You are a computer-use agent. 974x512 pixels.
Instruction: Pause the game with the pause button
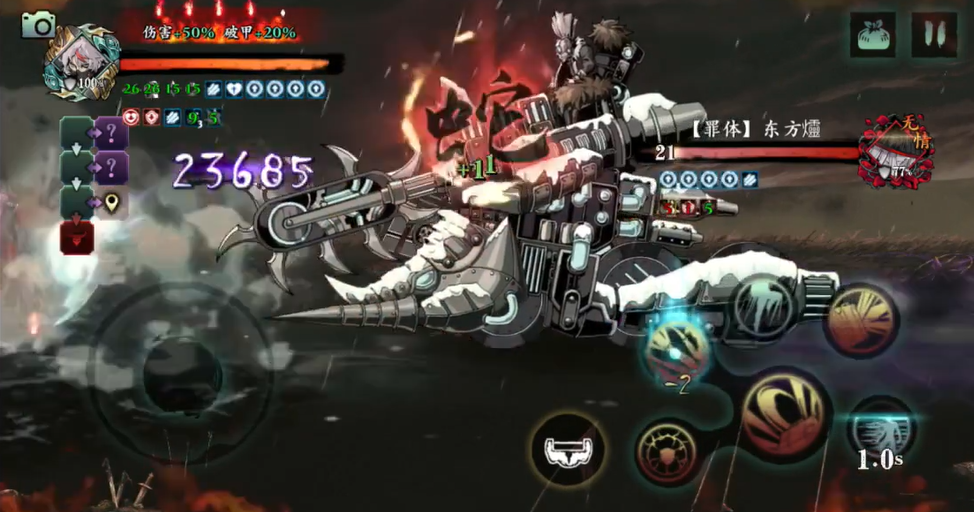933,35
